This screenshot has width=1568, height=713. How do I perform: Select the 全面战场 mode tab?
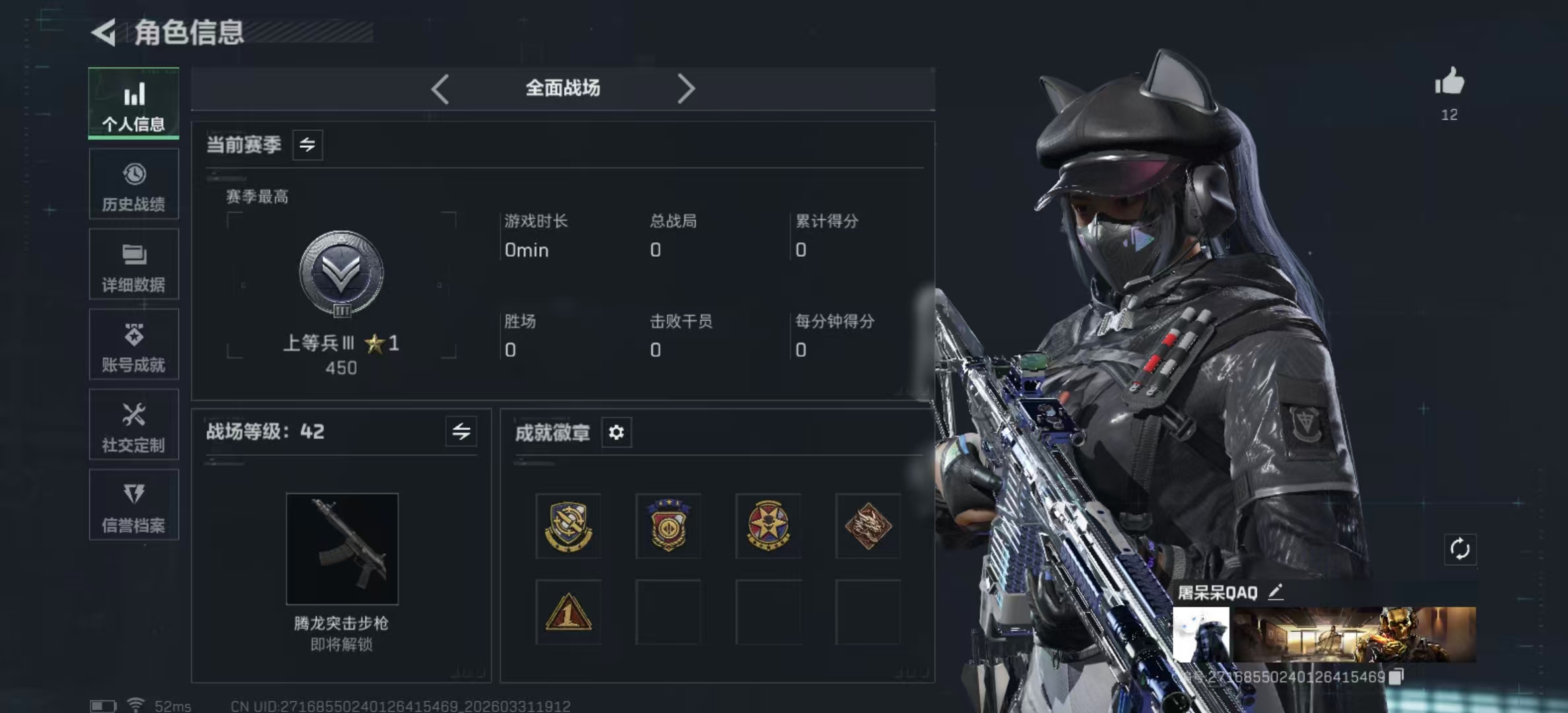[x=562, y=88]
